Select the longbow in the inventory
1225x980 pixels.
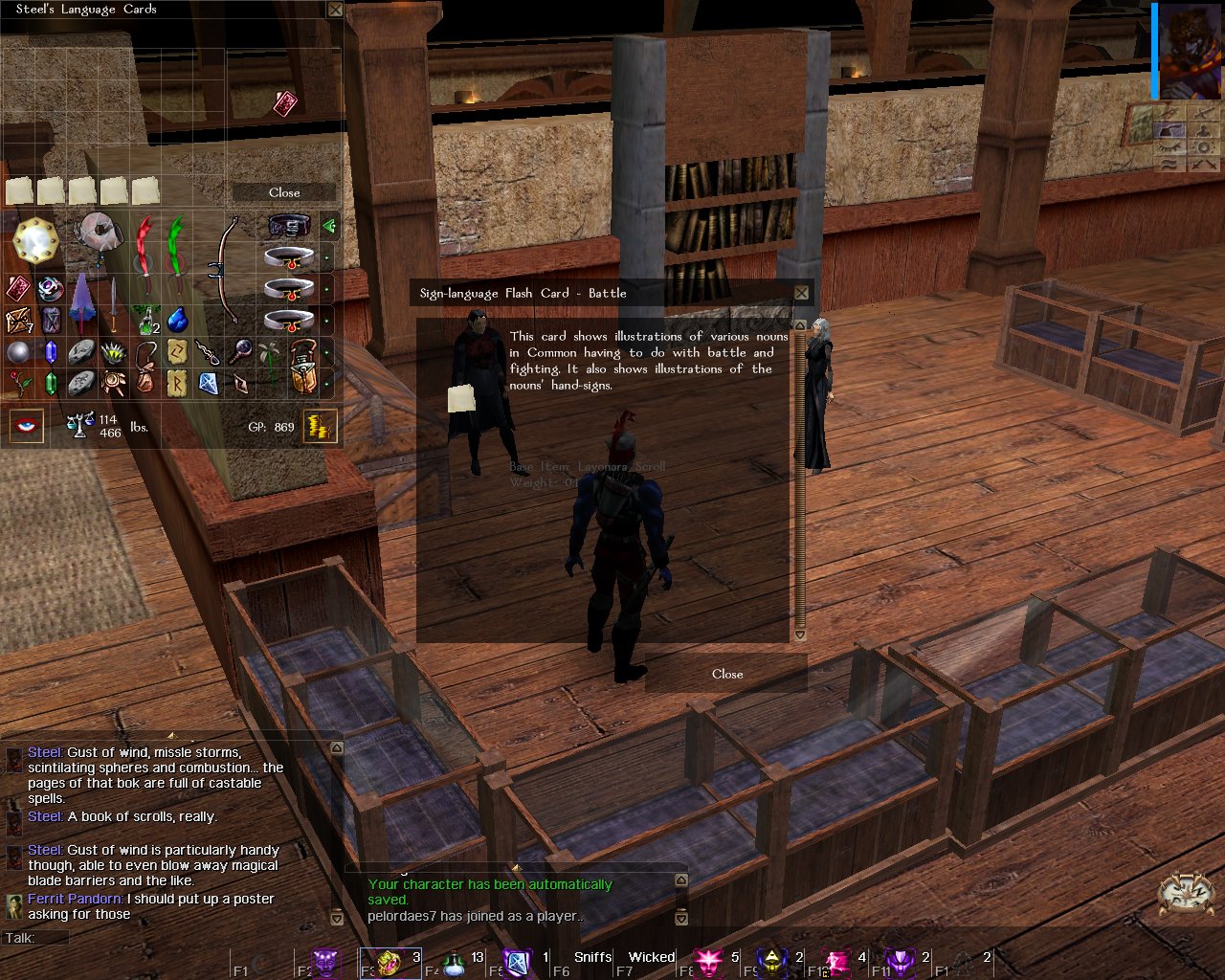[226, 270]
